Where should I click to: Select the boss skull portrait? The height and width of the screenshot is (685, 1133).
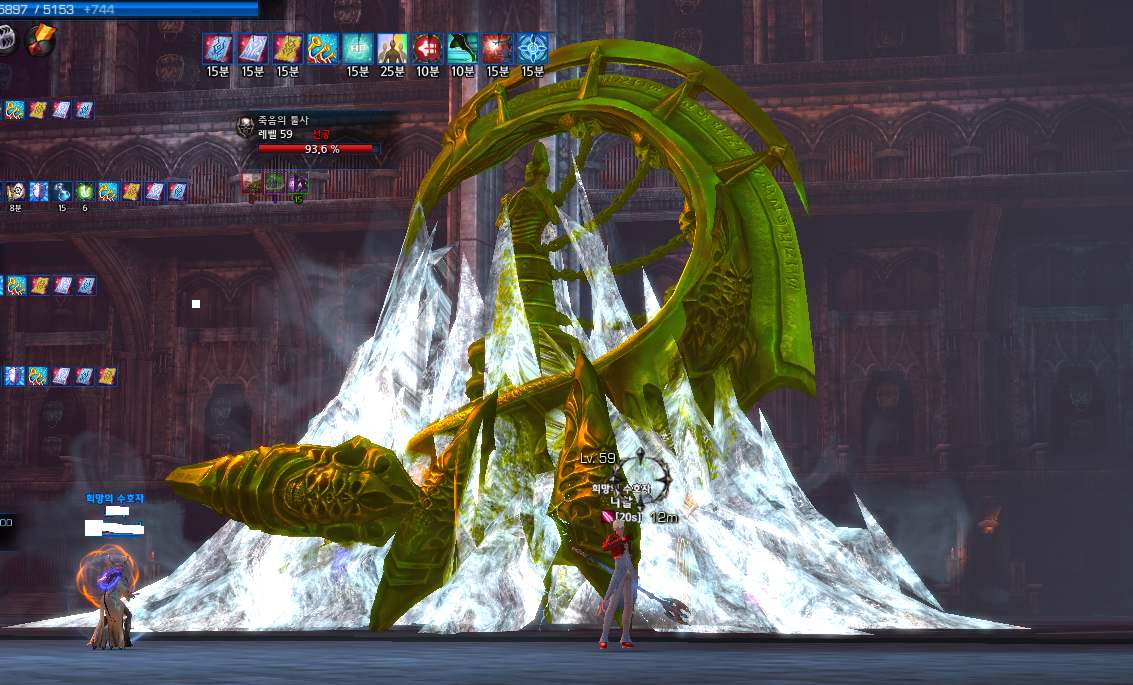pyautogui.click(x=245, y=127)
